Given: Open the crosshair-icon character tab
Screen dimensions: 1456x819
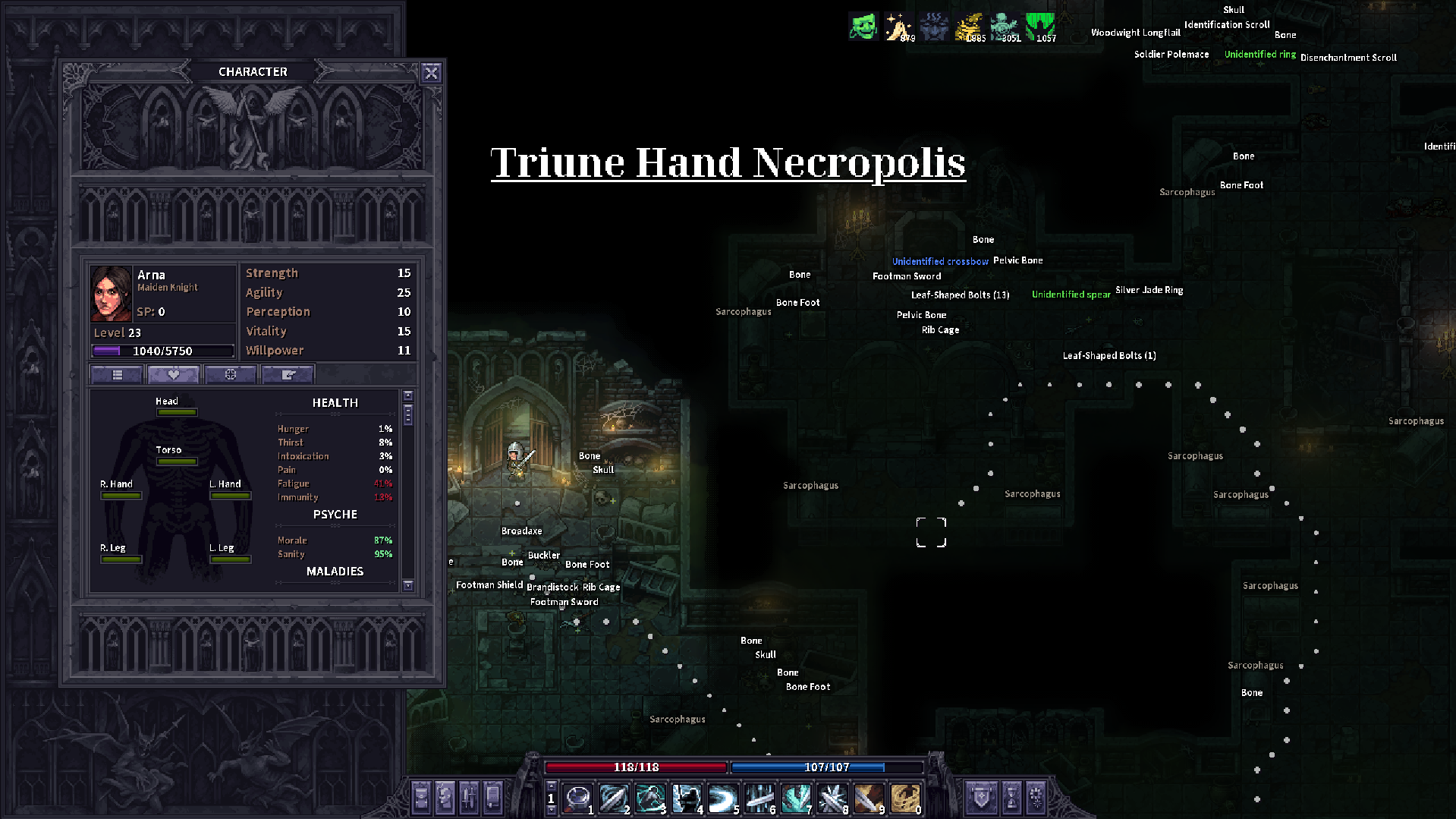Looking at the screenshot, I should (231, 374).
